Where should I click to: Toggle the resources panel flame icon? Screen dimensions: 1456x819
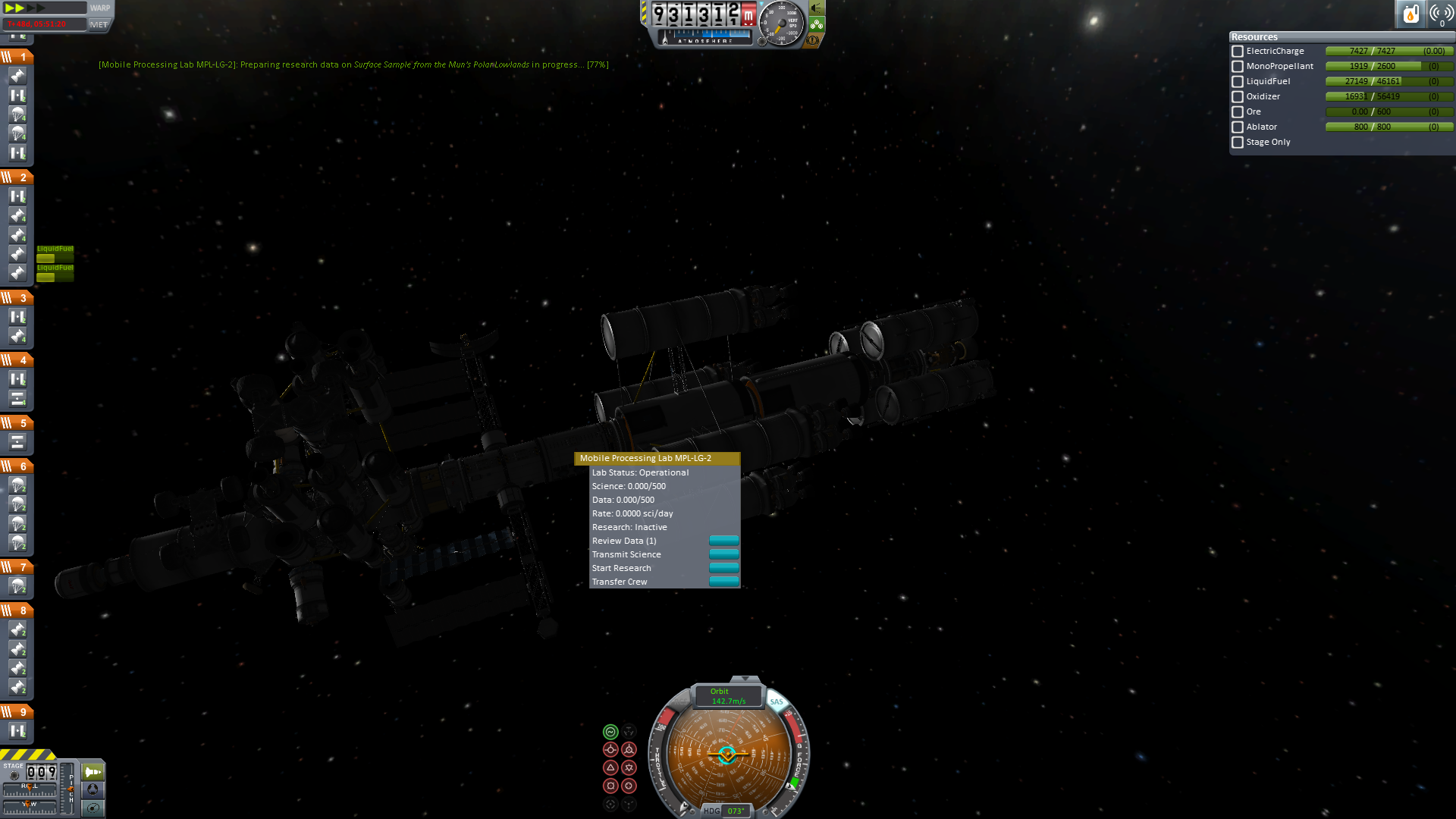pyautogui.click(x=1410, y=14)
